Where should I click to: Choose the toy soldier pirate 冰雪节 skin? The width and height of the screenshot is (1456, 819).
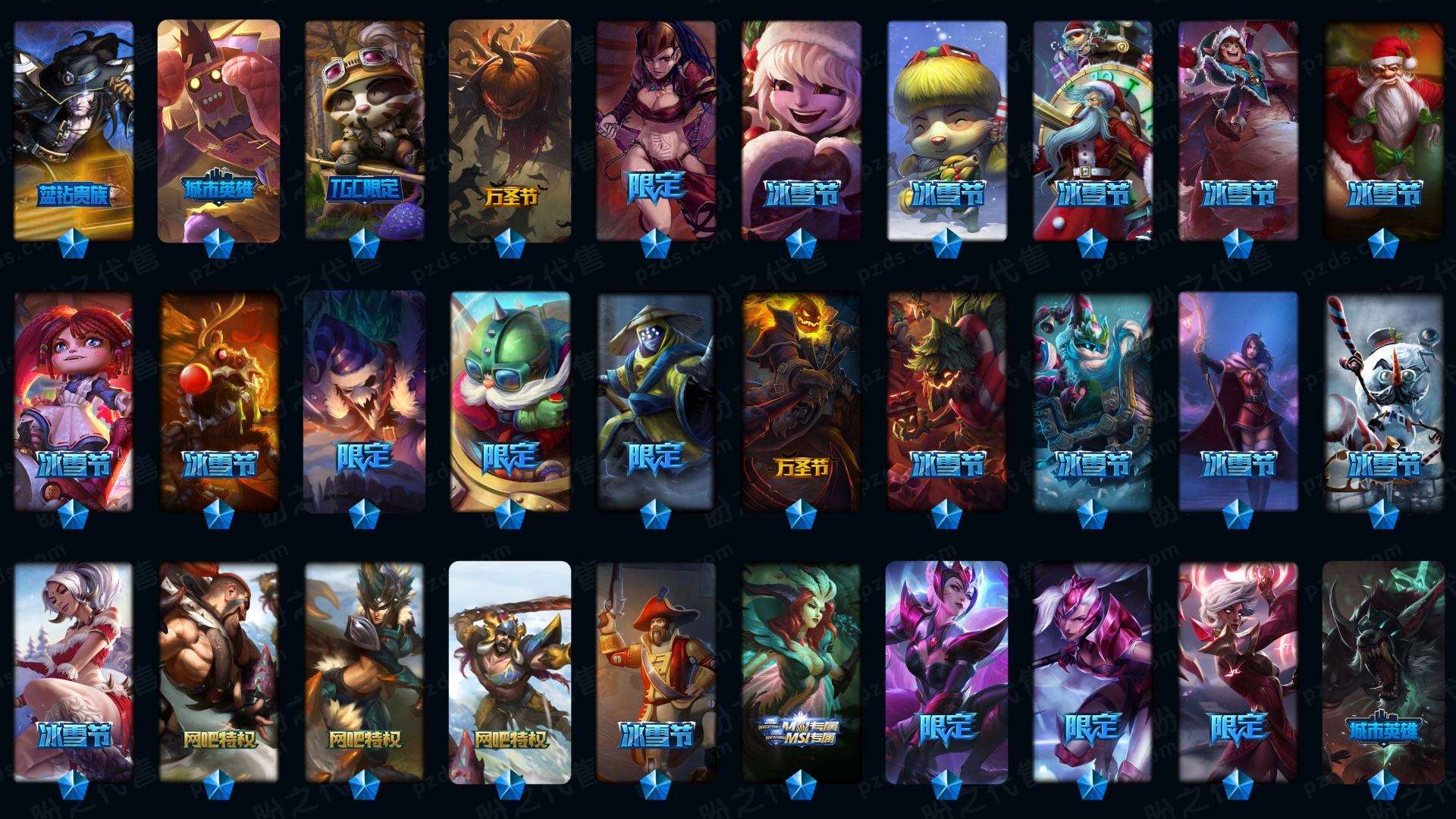tap(656, 671)
